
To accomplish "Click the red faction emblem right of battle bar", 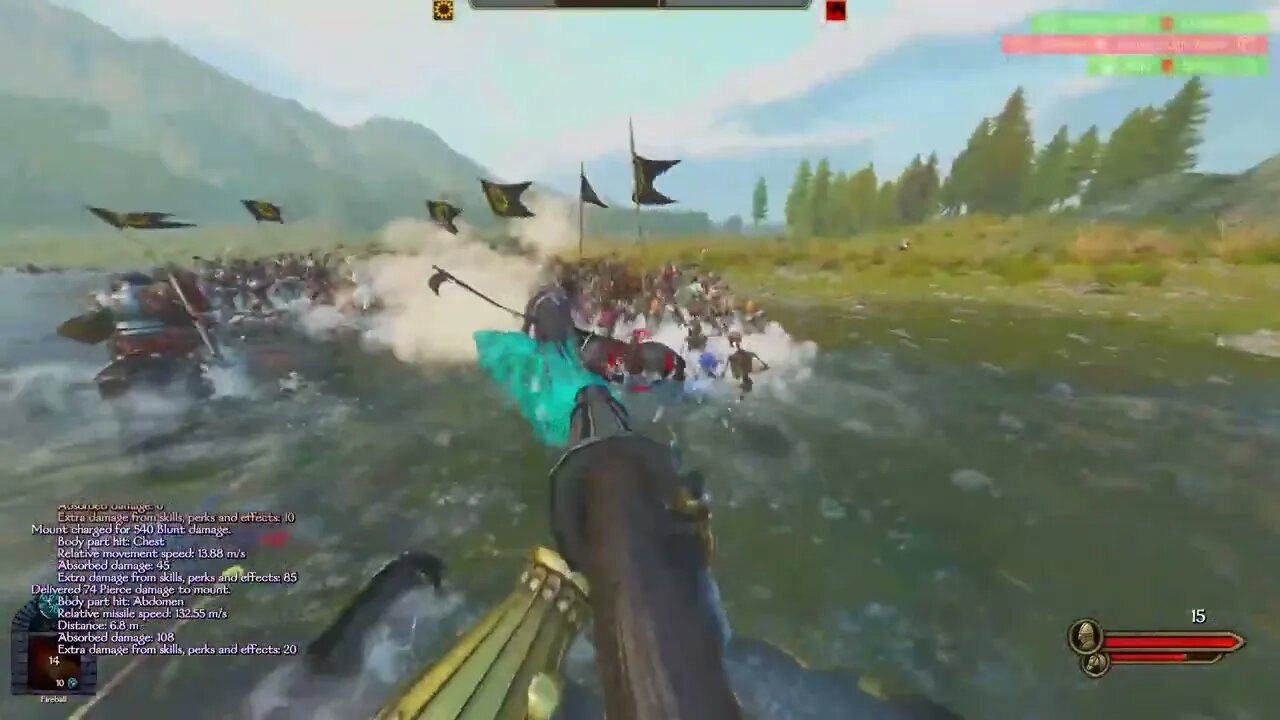I will pyautogui.click(x=834, y=11).
